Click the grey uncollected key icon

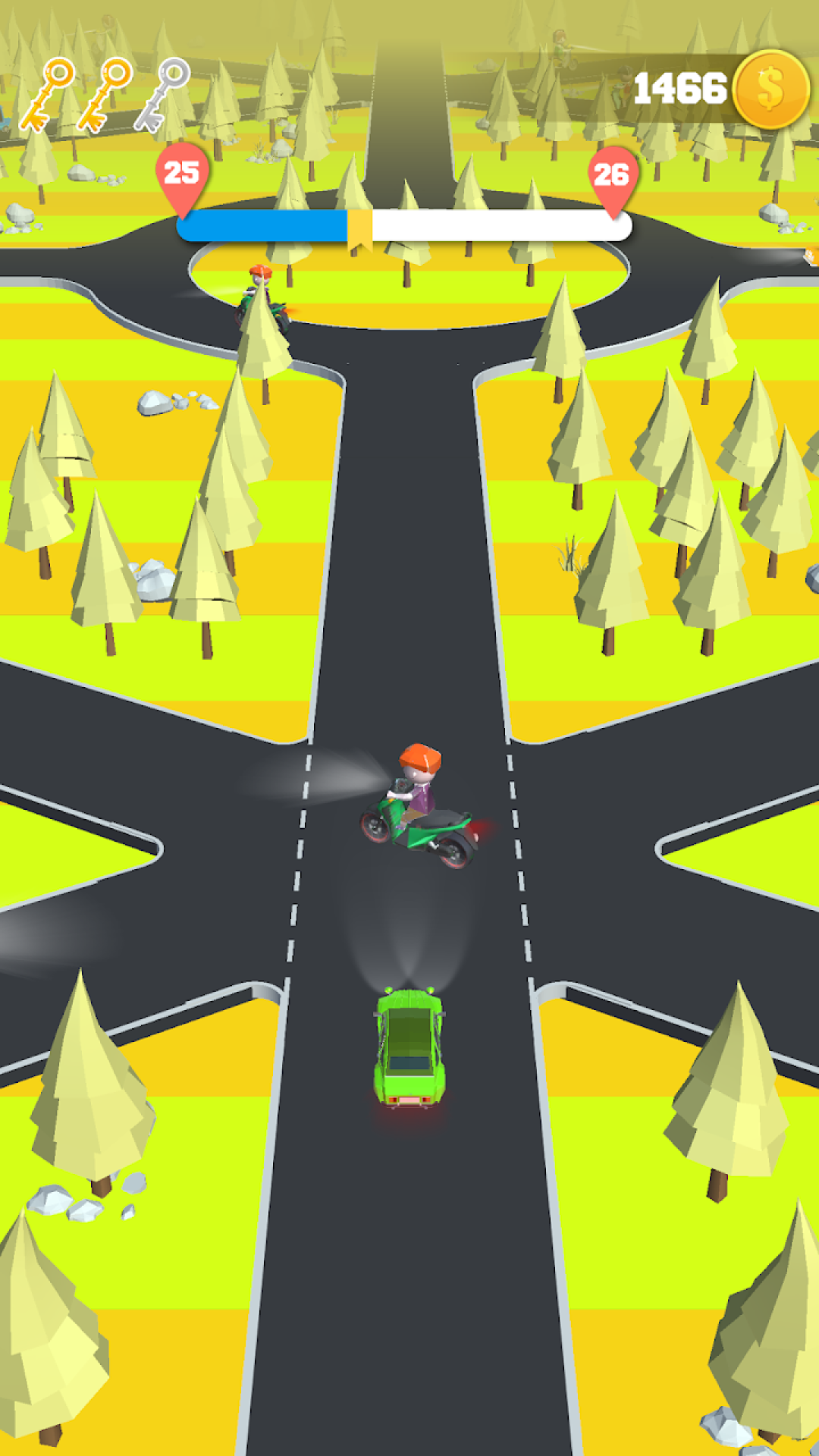coord(162,94)
